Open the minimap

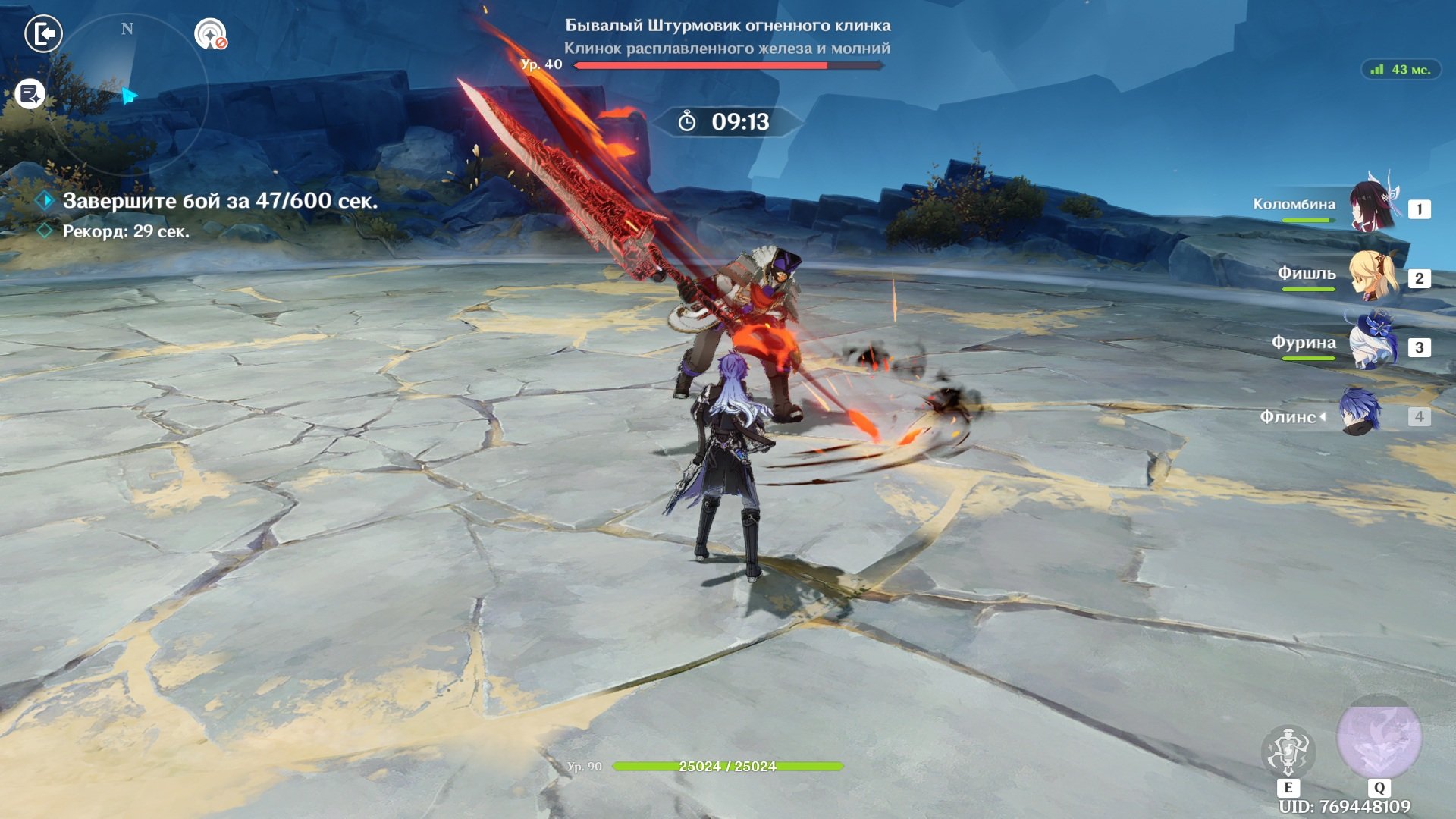pos(127,95)
